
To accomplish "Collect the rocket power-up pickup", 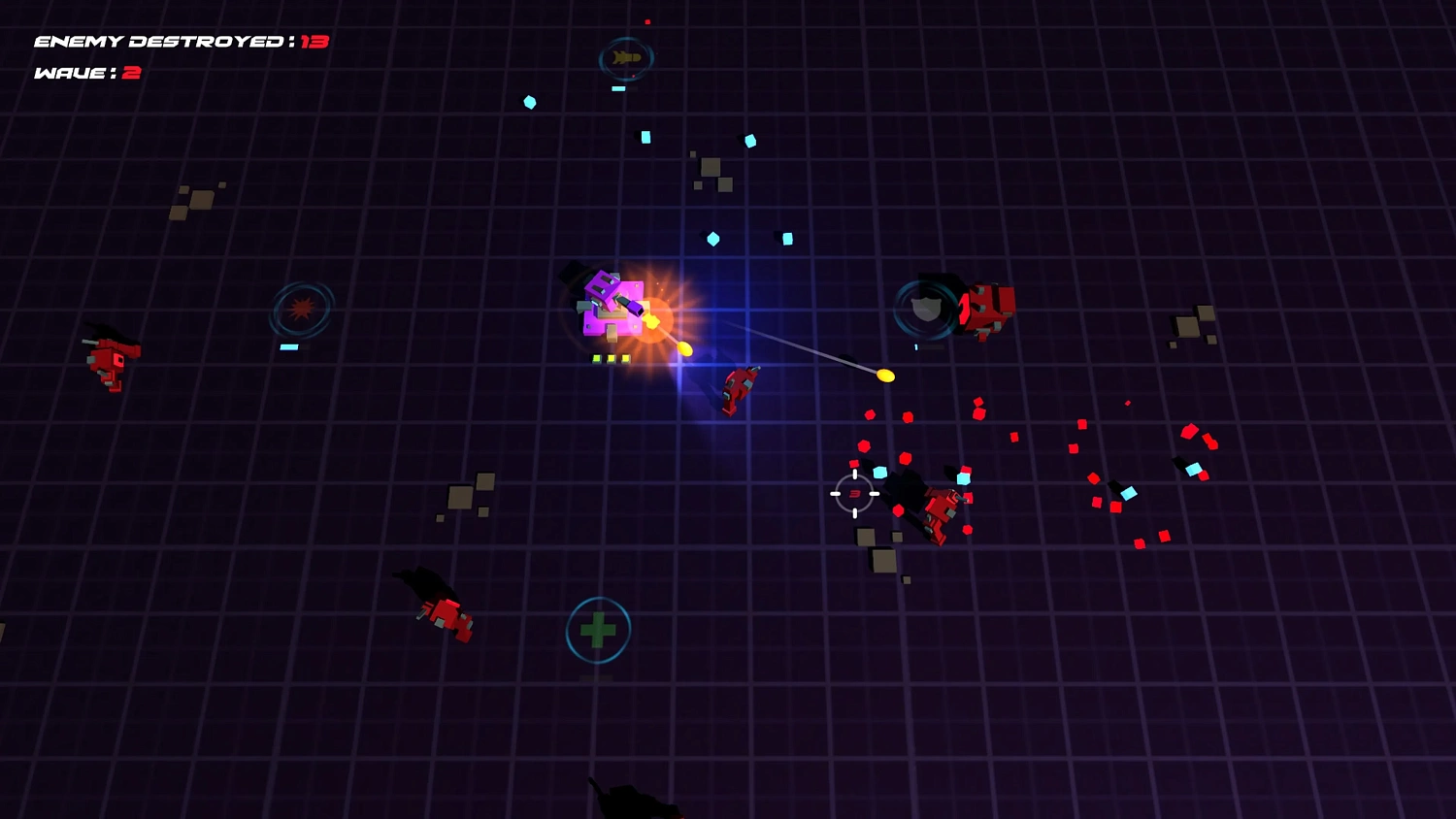I will pyautogui.click(x=626, y=56).
